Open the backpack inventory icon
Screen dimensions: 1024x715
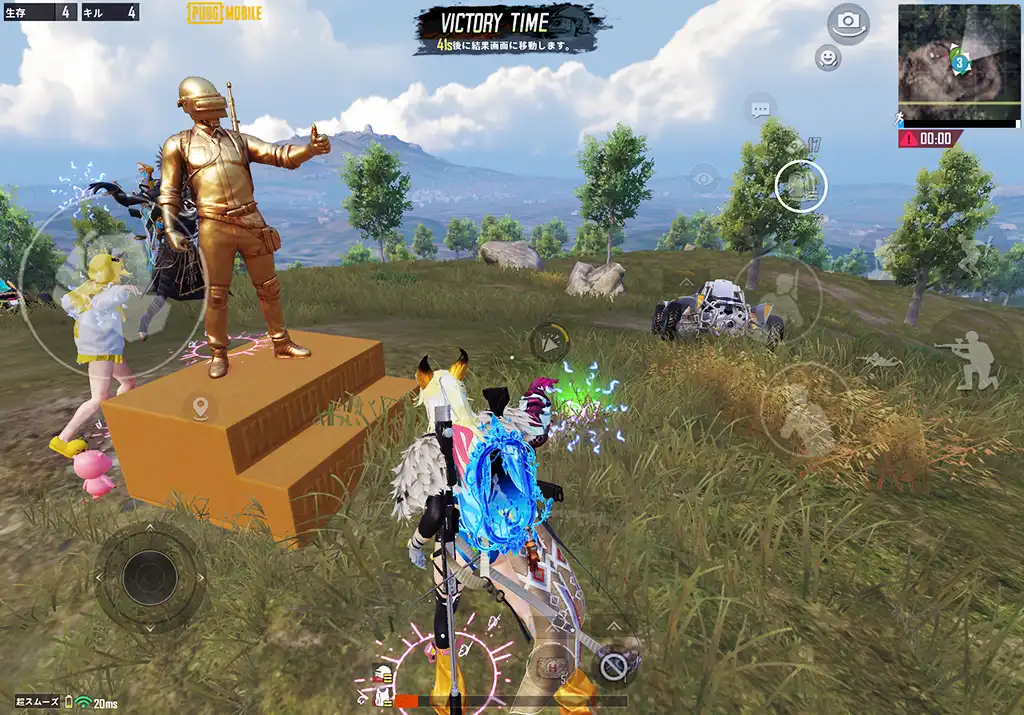click(x=801, y=185)
